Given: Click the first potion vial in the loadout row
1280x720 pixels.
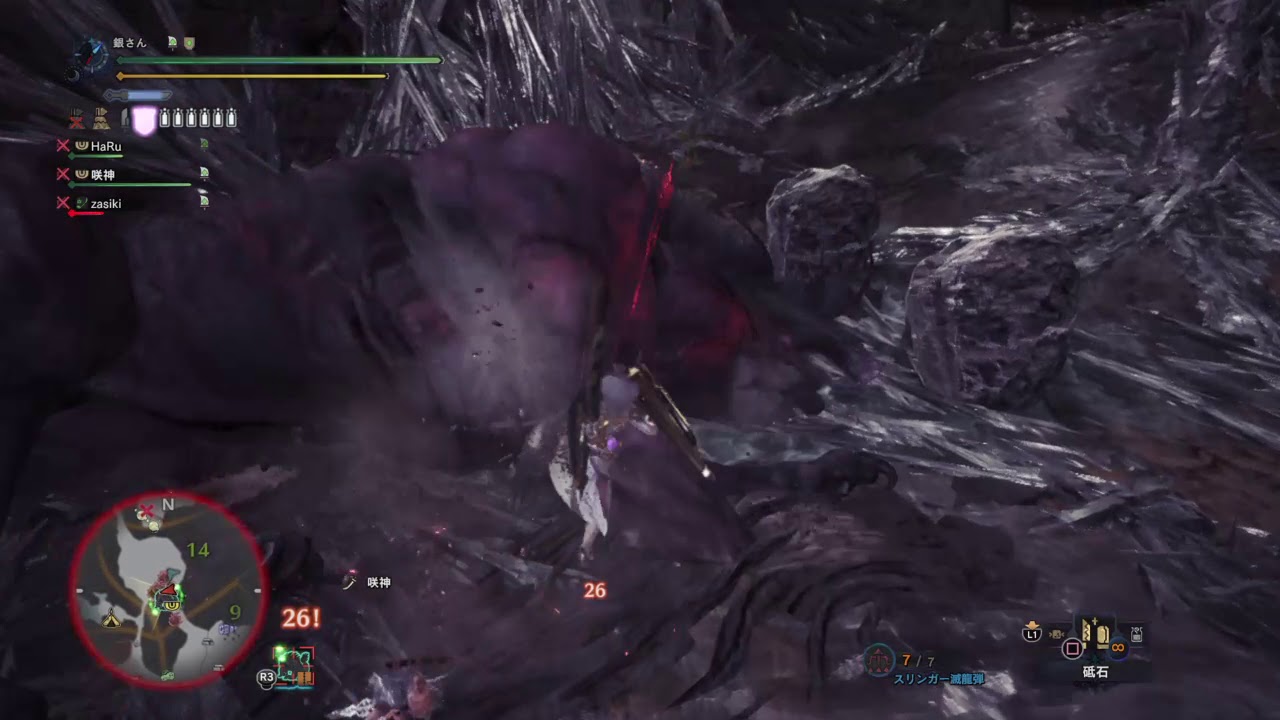Looking at the screenshot, I should click(164, 117).
